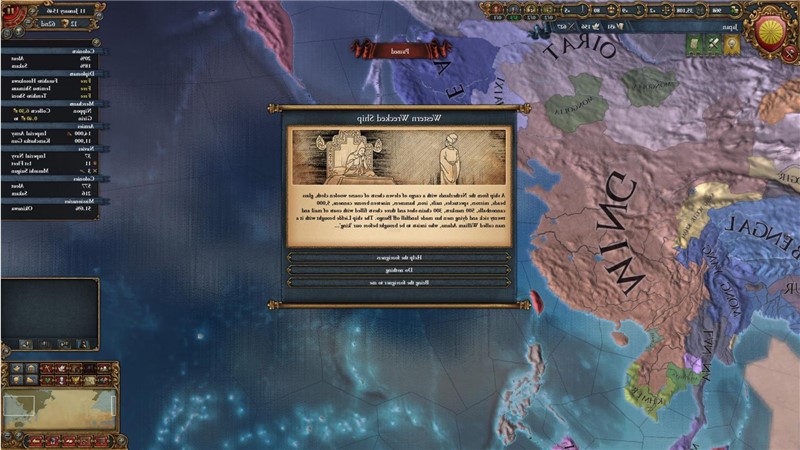Open the crossed tools alert banner
This screenshot has height=450, width=800.
[713, 44]
